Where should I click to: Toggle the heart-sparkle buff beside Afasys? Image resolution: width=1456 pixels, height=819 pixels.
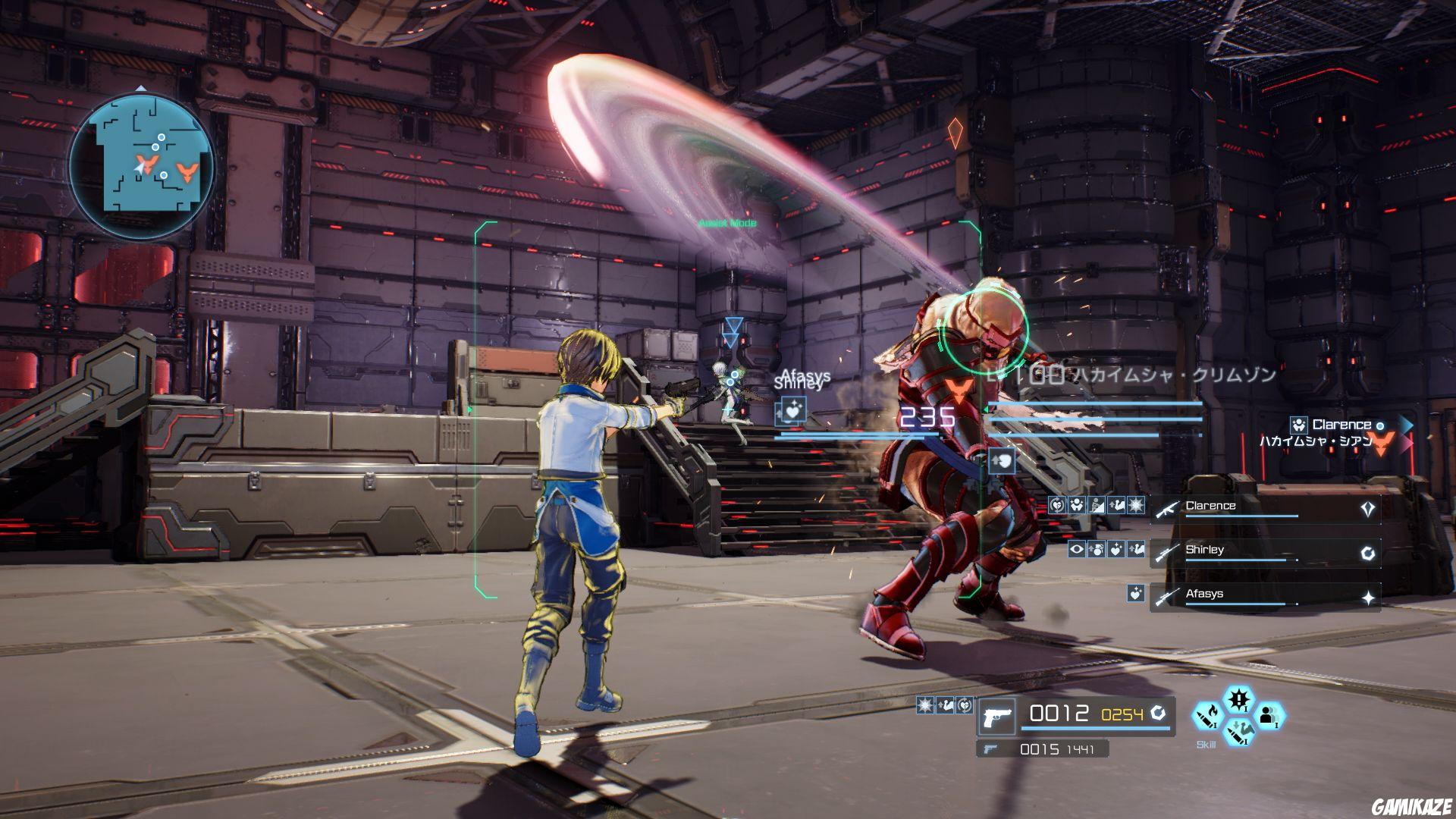1135,594
